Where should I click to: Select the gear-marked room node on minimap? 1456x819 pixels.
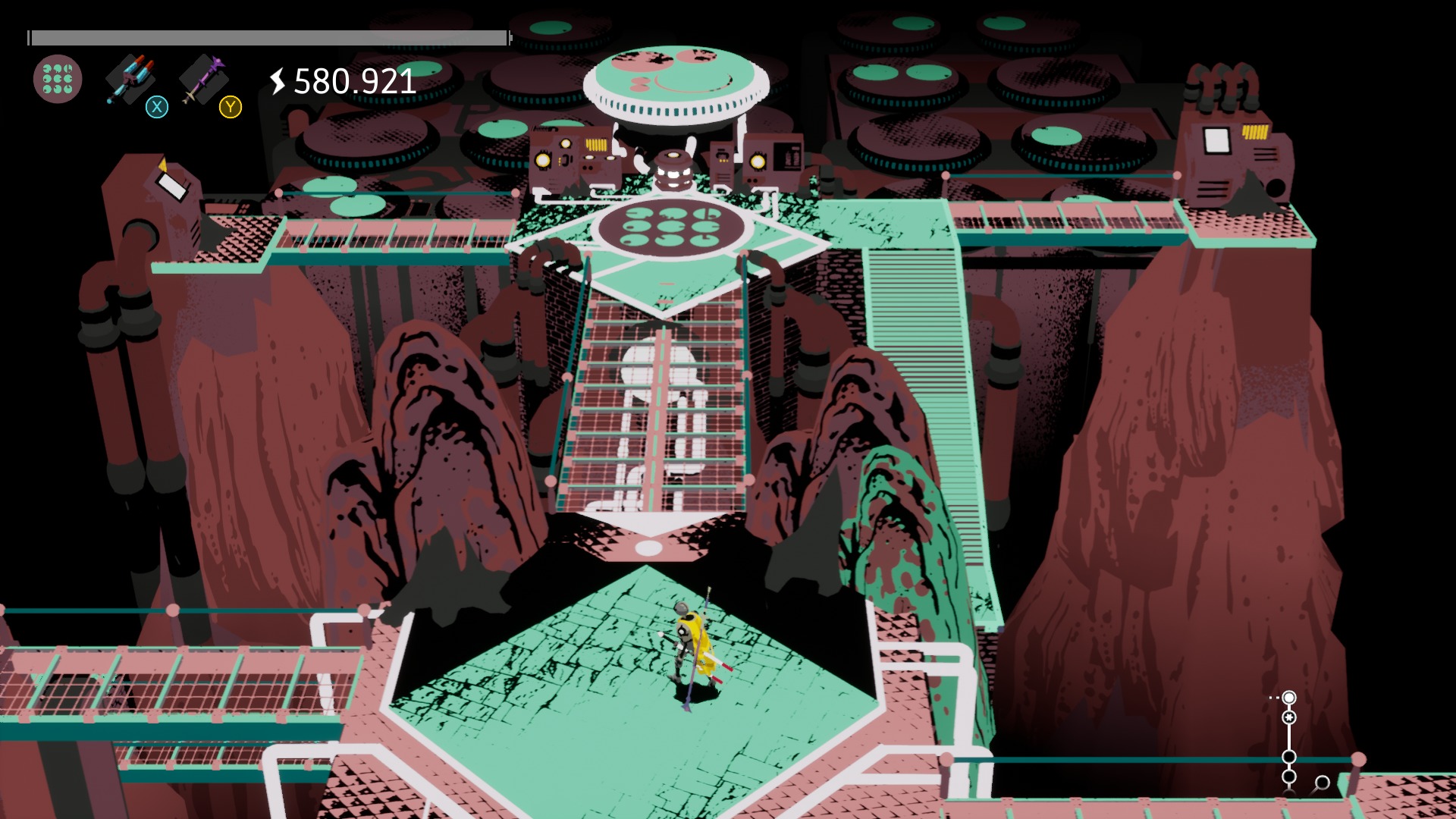[x=1289, y=717]
